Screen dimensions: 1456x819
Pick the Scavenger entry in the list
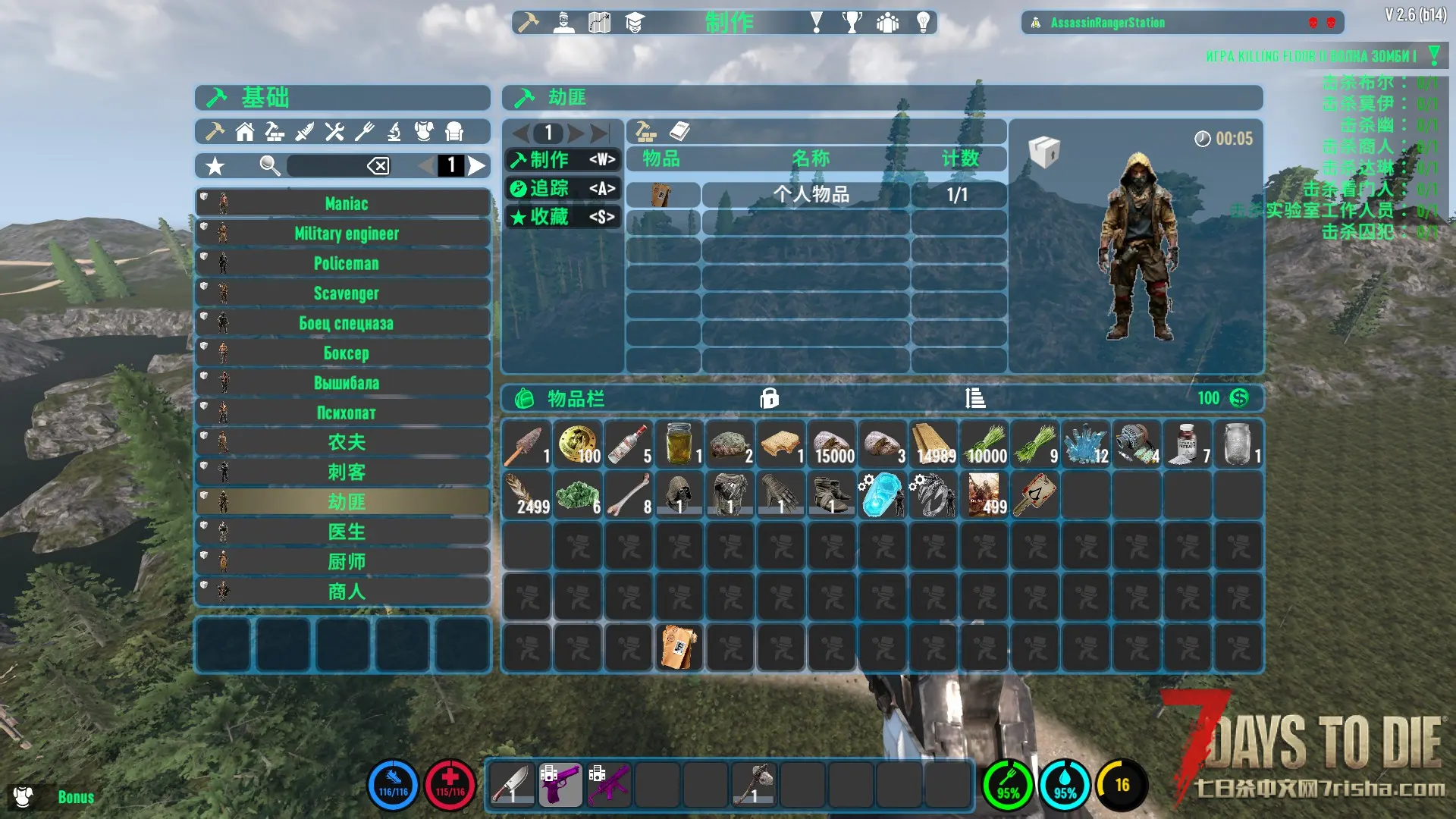click(346, 293)
